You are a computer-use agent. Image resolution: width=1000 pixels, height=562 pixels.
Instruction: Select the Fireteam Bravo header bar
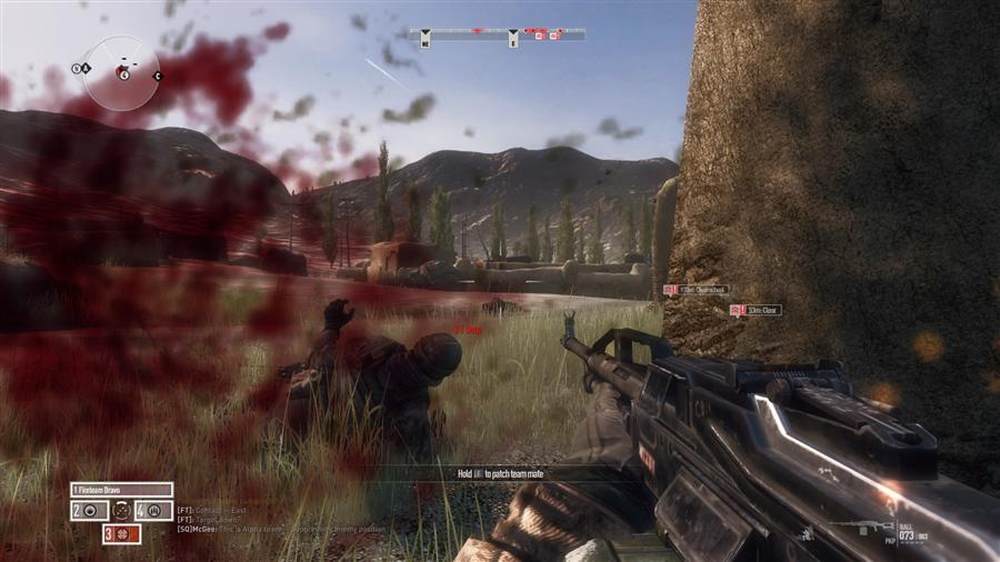tap(121, 490)
